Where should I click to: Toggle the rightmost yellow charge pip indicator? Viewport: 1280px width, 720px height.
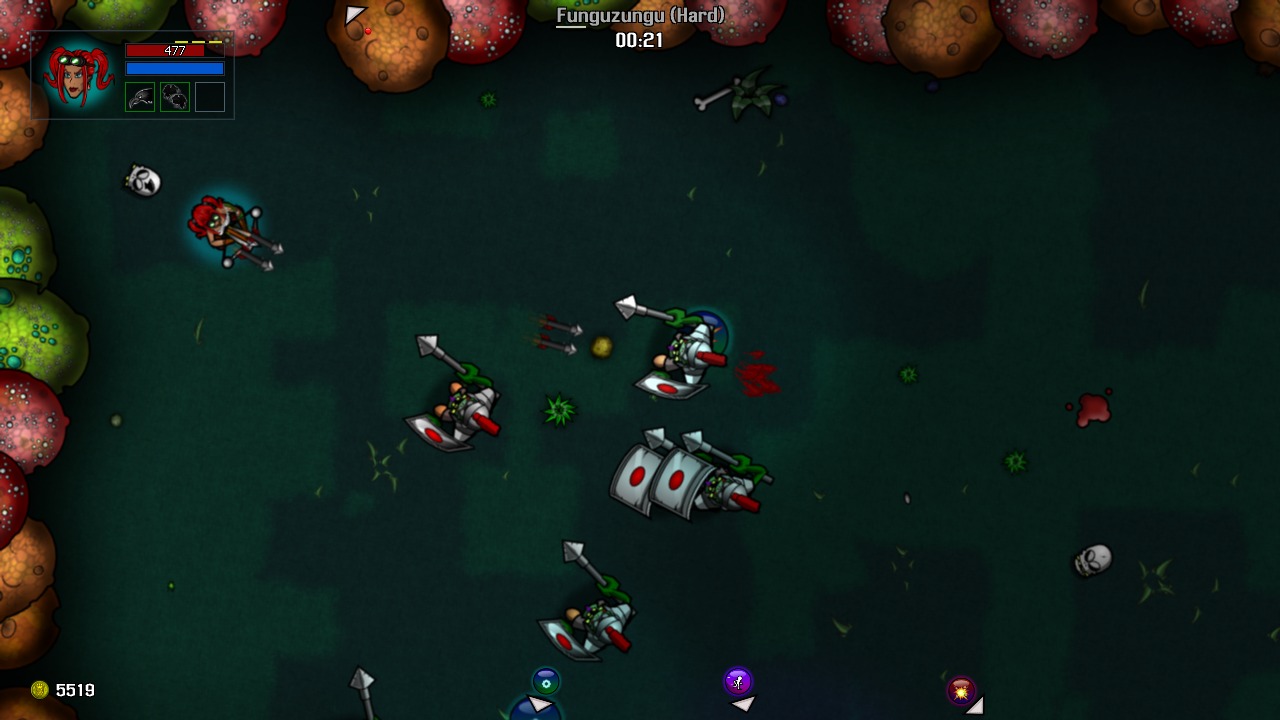[215, 42]
